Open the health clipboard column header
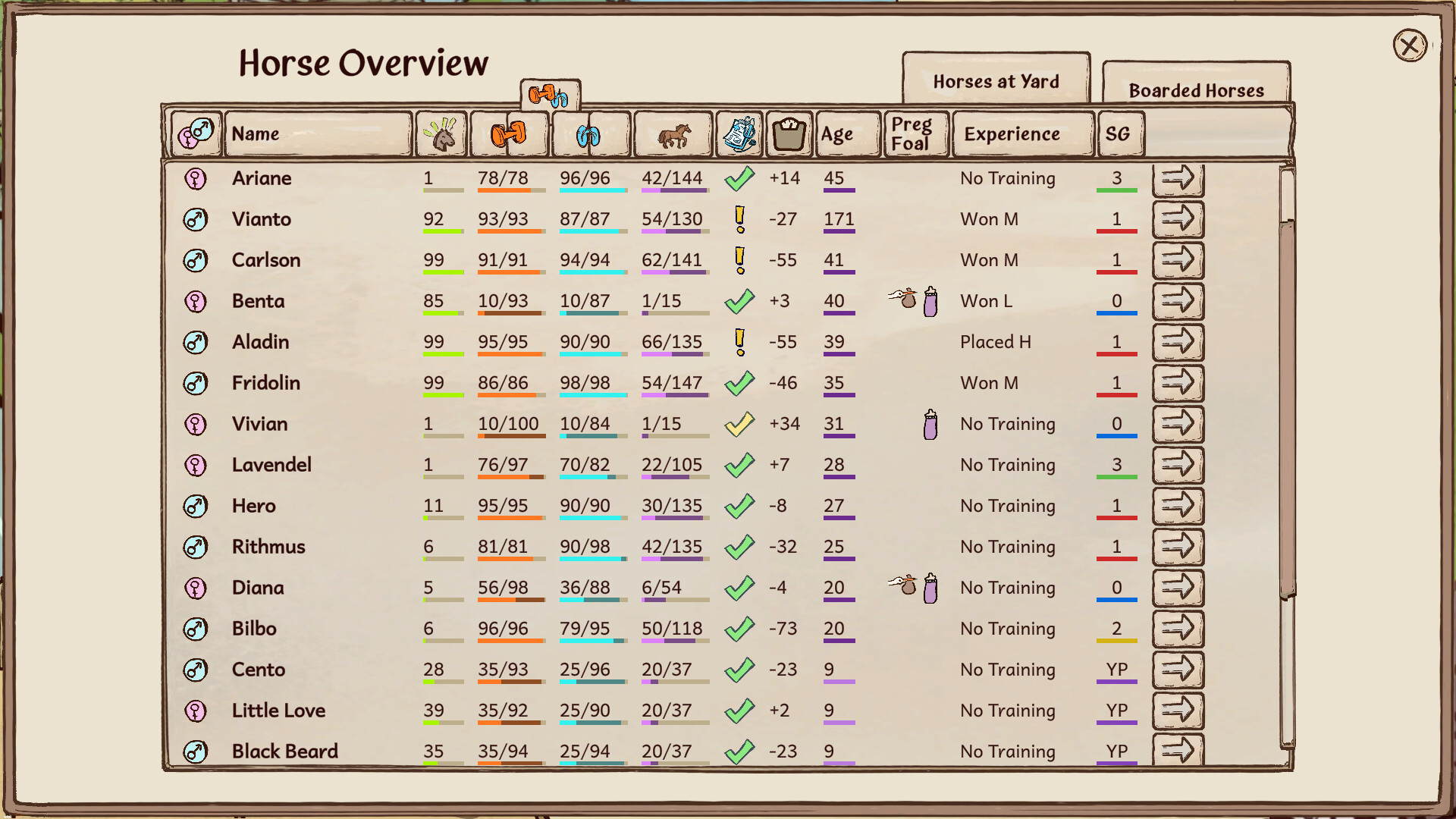This screenshot has height=819, width=1456. coord(741,133)
